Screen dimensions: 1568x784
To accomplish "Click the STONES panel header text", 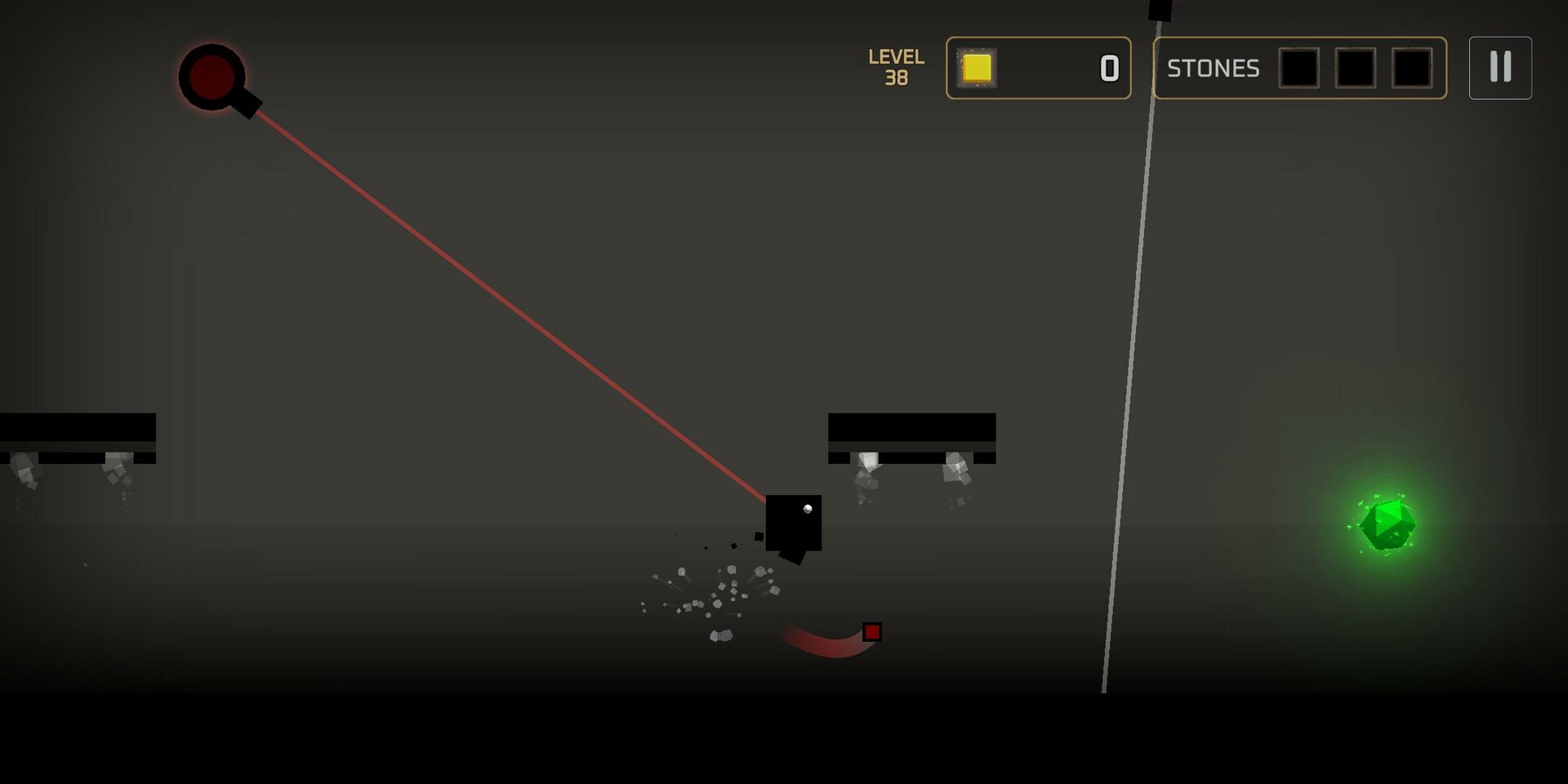I will coord(1212,69).
